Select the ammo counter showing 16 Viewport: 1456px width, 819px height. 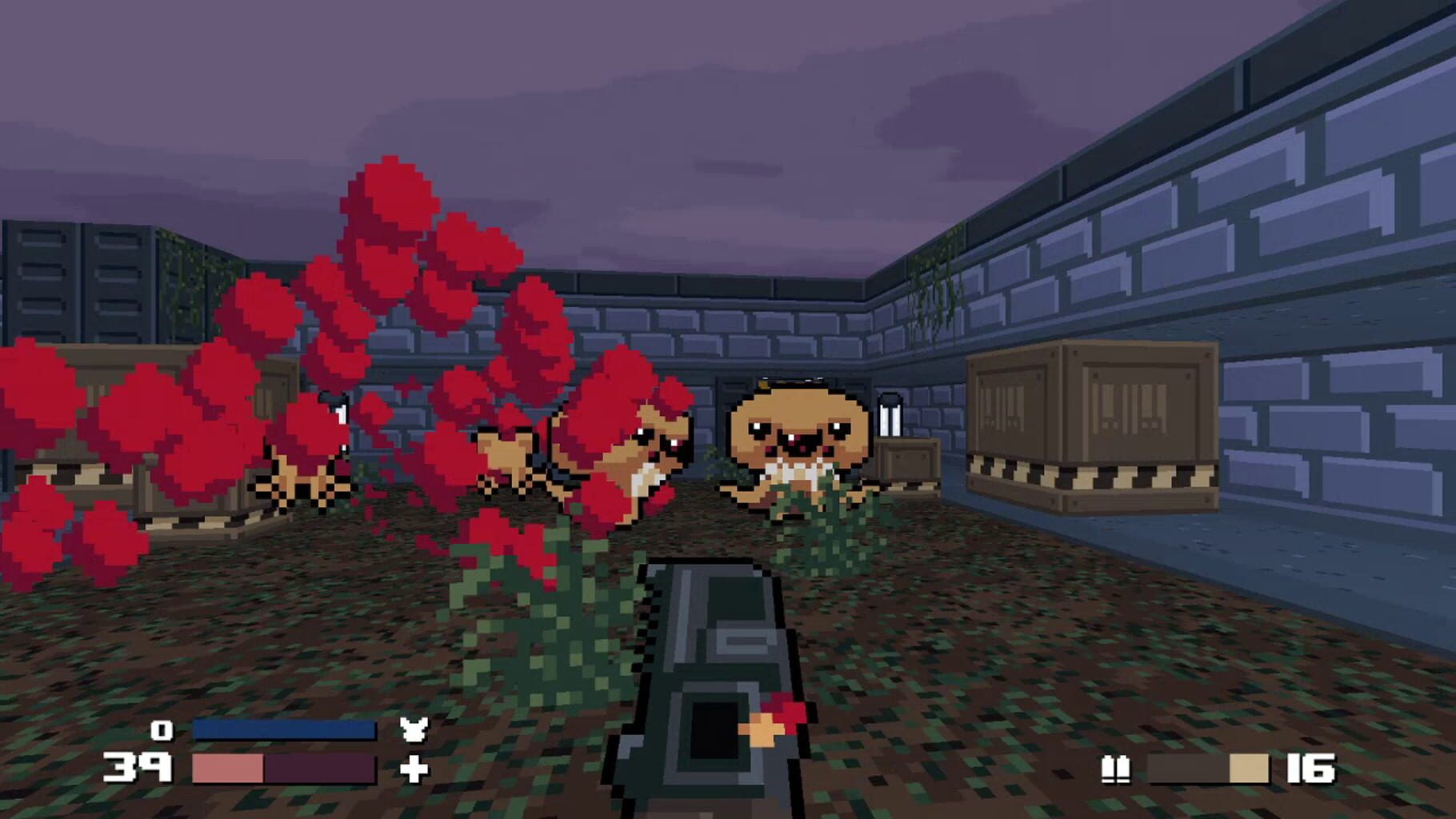pyautogui.click(x=1310, y=769)
